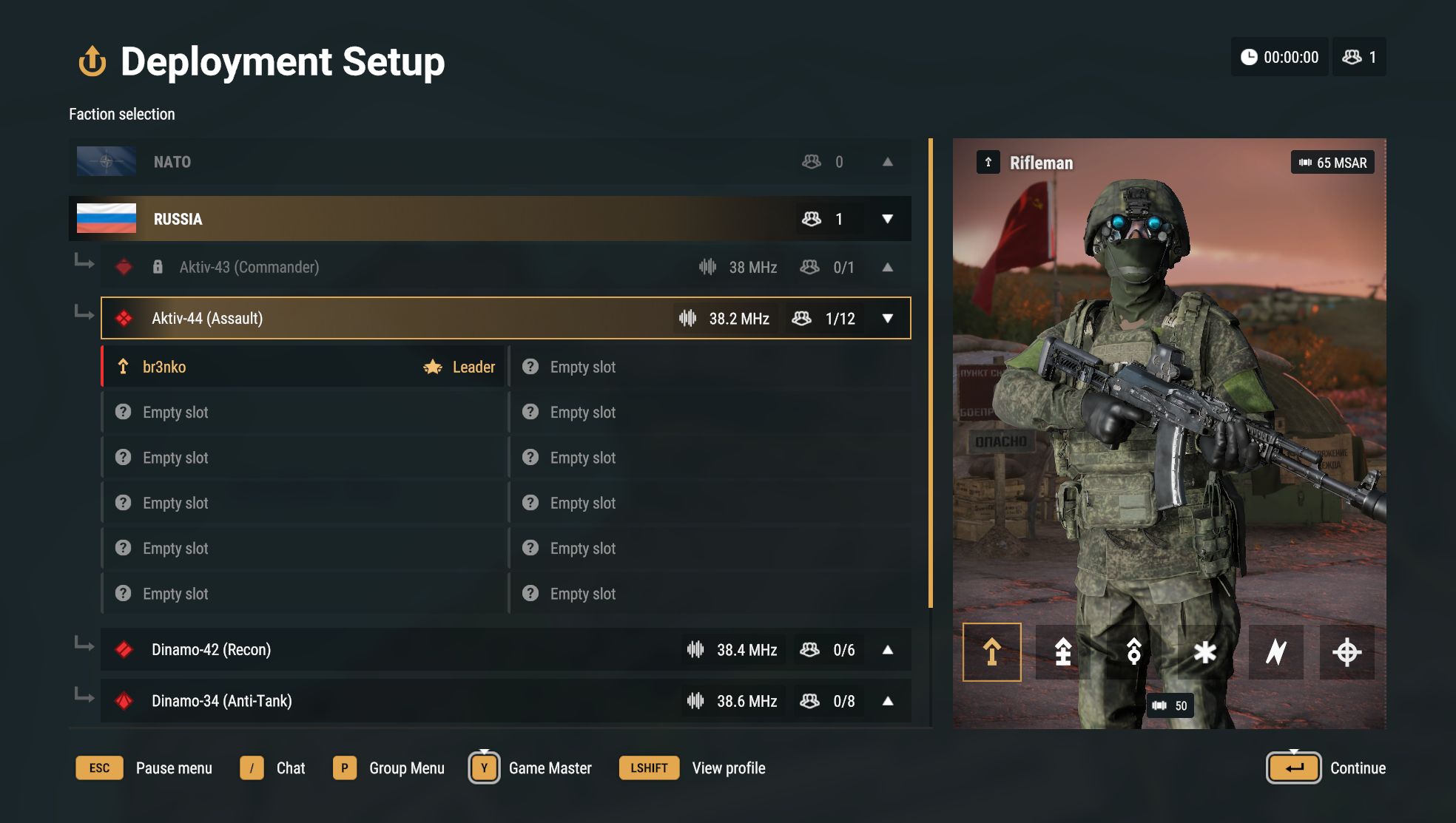1456x823 pixels.
Task: Collapse the Russia faction dropdown arrow
Action: point(887,219)
